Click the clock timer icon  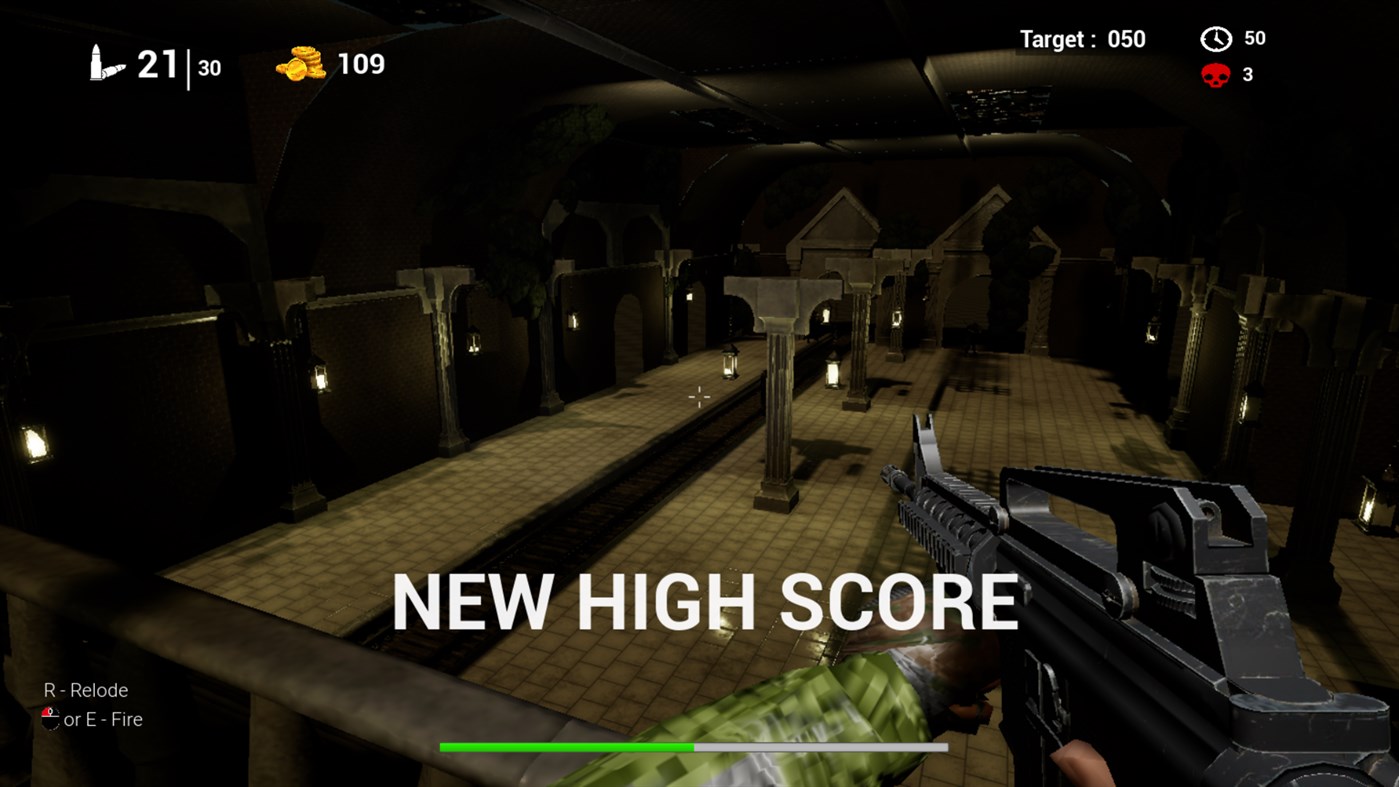point(1215,39)
